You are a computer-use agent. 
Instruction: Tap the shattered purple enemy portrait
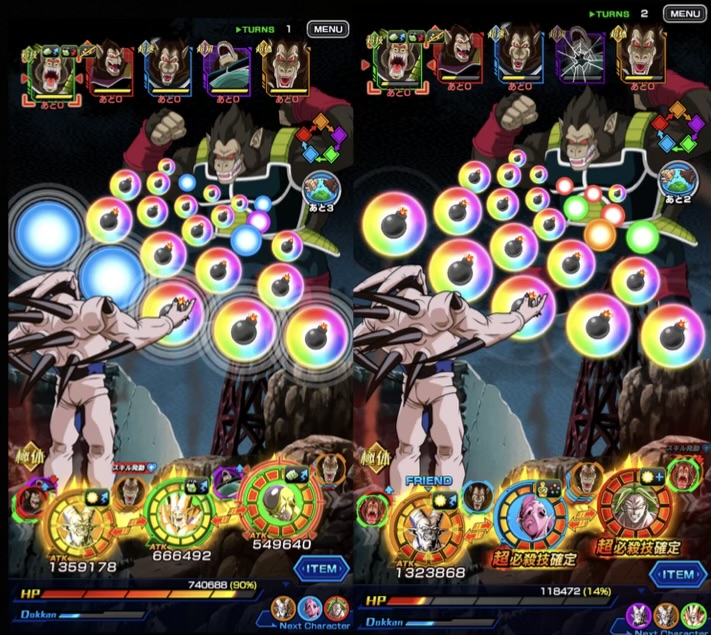581,58
